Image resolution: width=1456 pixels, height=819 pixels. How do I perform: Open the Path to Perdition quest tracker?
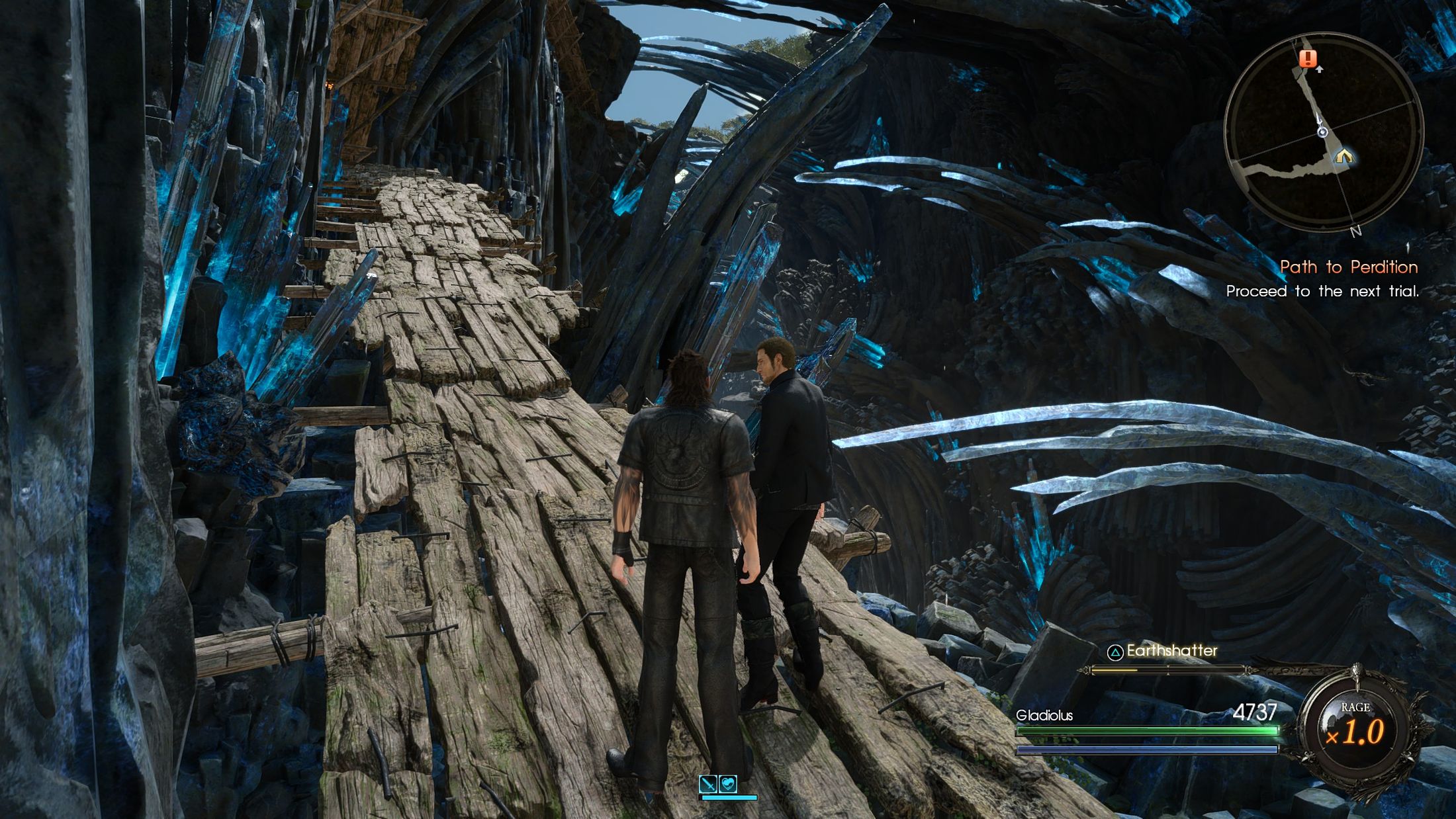(1348, 267)
